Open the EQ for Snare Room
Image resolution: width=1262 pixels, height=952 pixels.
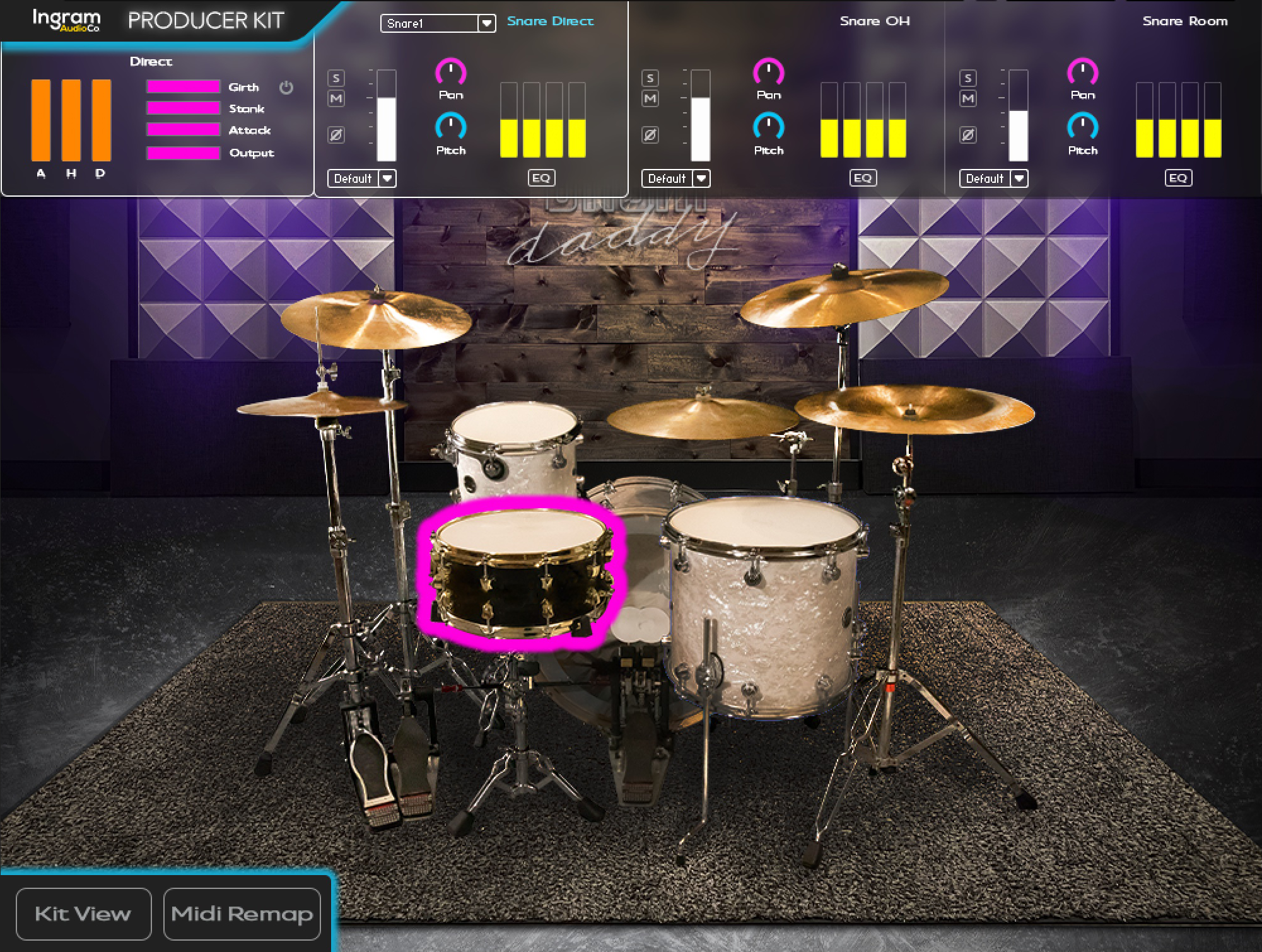[x=1177, y=178]
